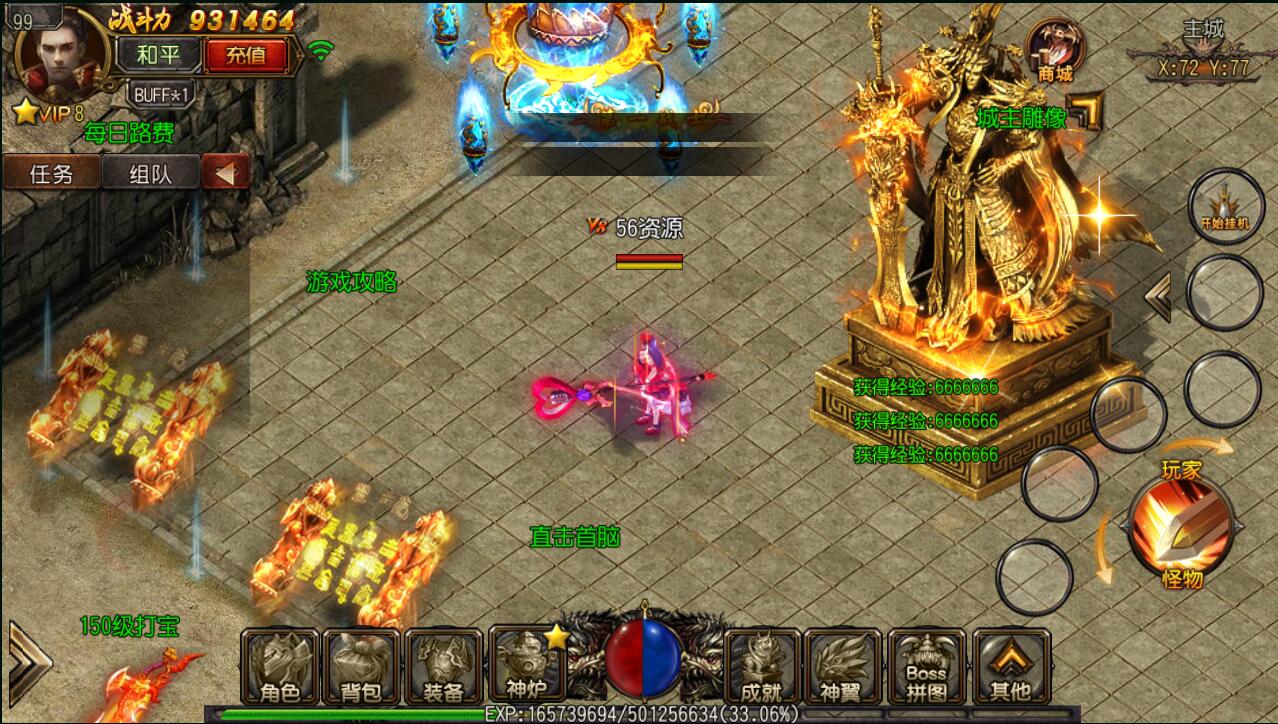Open the 神翼 wings menu
Image resolution: width=1278 pixels, height=724 pixels.
tap(844, 667)
